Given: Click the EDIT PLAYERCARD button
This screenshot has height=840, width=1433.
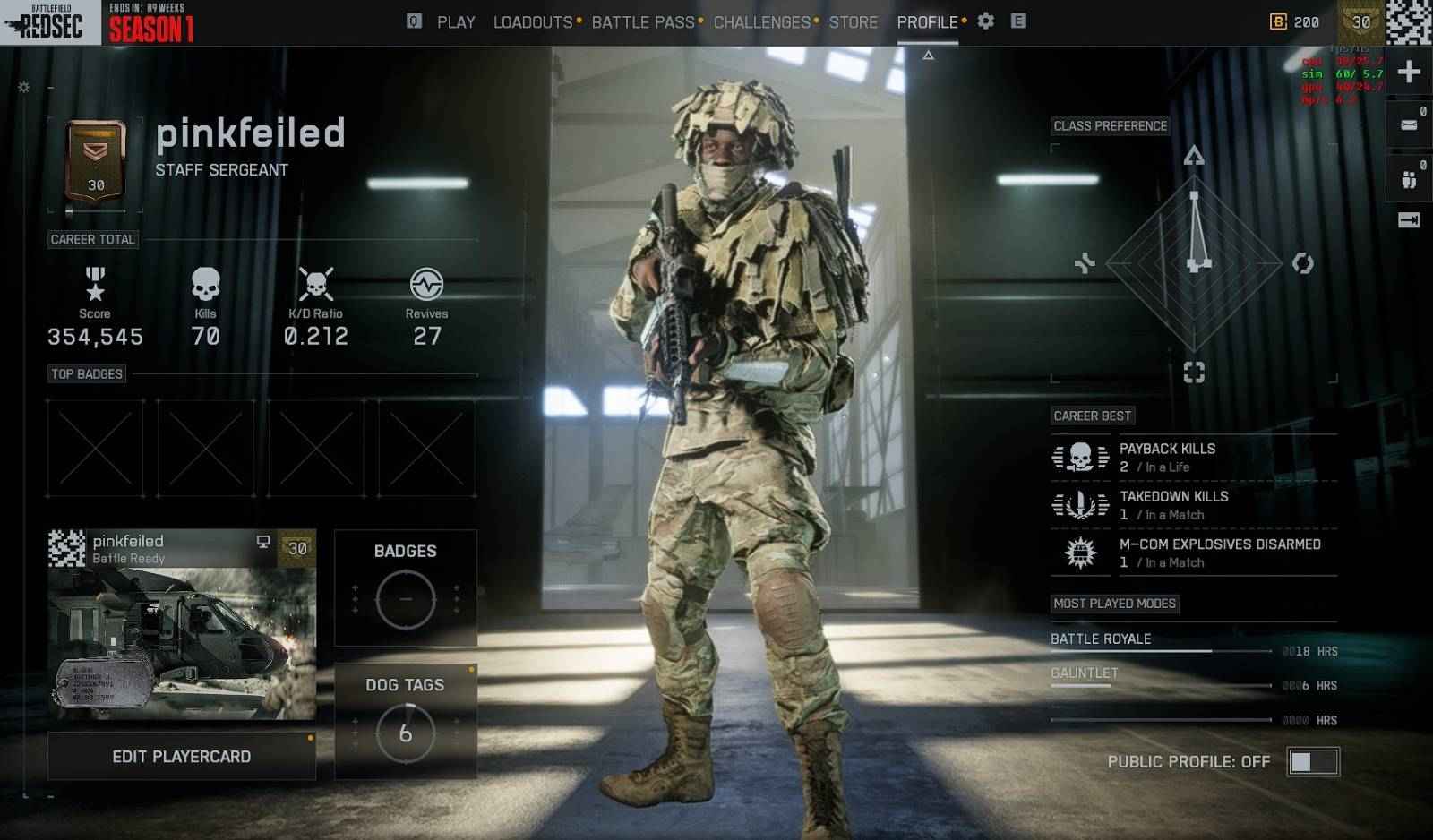Looking at the screenshot, I should (182, 755).
